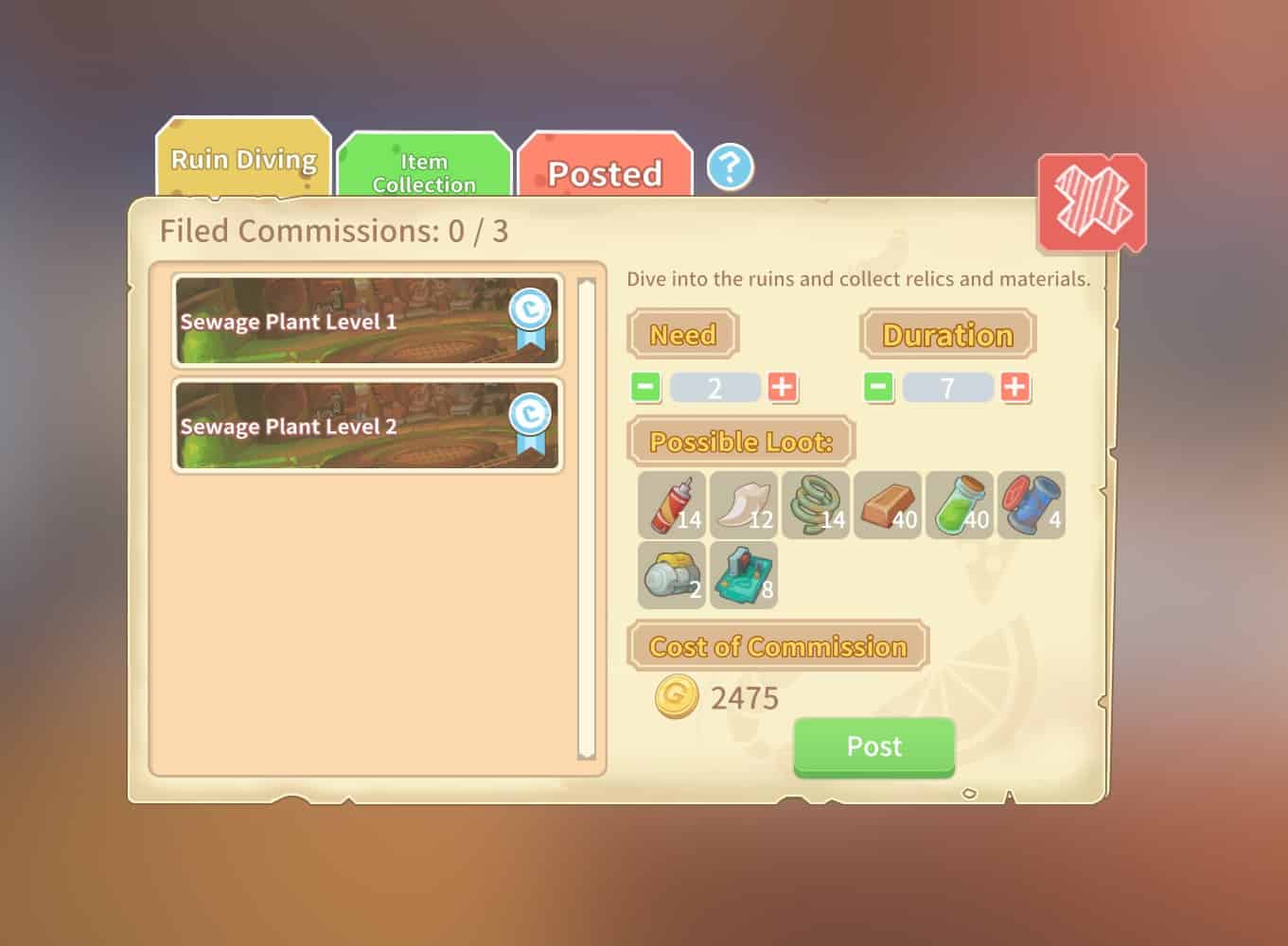Select the Ruin Diving tab
1288x946 pixels.
click(242, 161)
